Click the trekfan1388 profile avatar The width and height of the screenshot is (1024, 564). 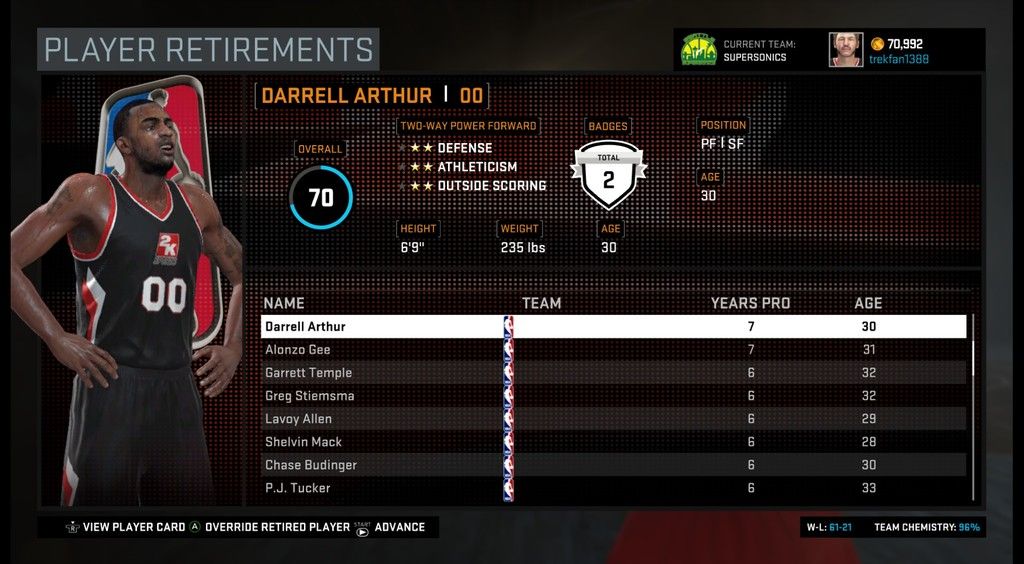(x=845, y=50)
